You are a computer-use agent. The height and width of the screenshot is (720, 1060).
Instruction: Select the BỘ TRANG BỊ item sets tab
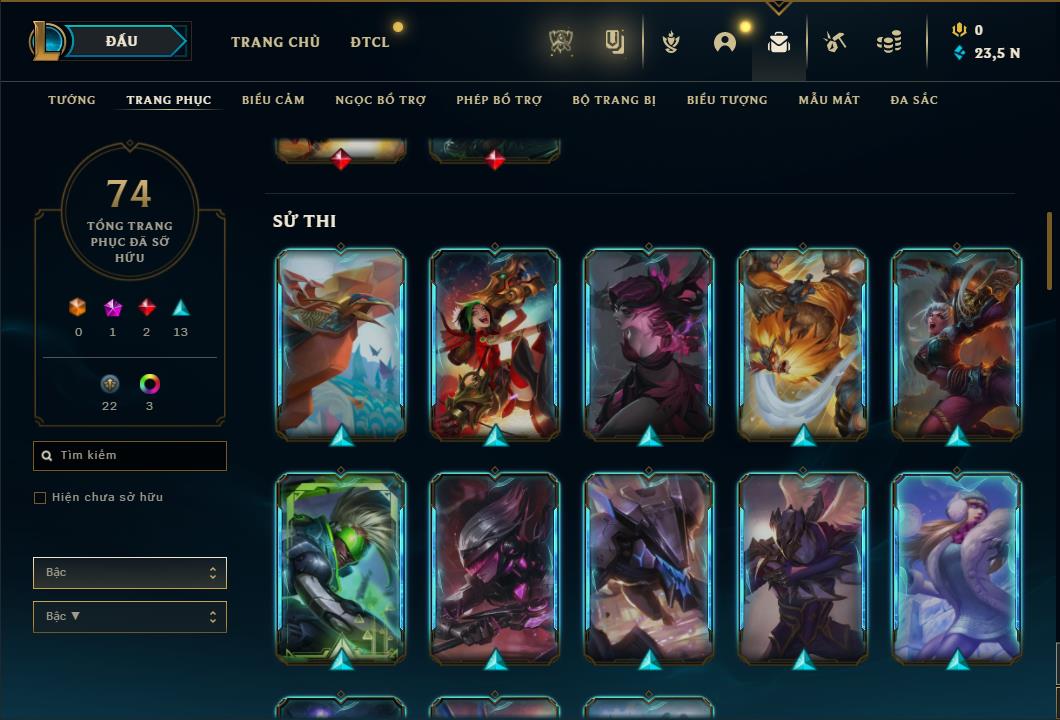click(x=614, y=100)
